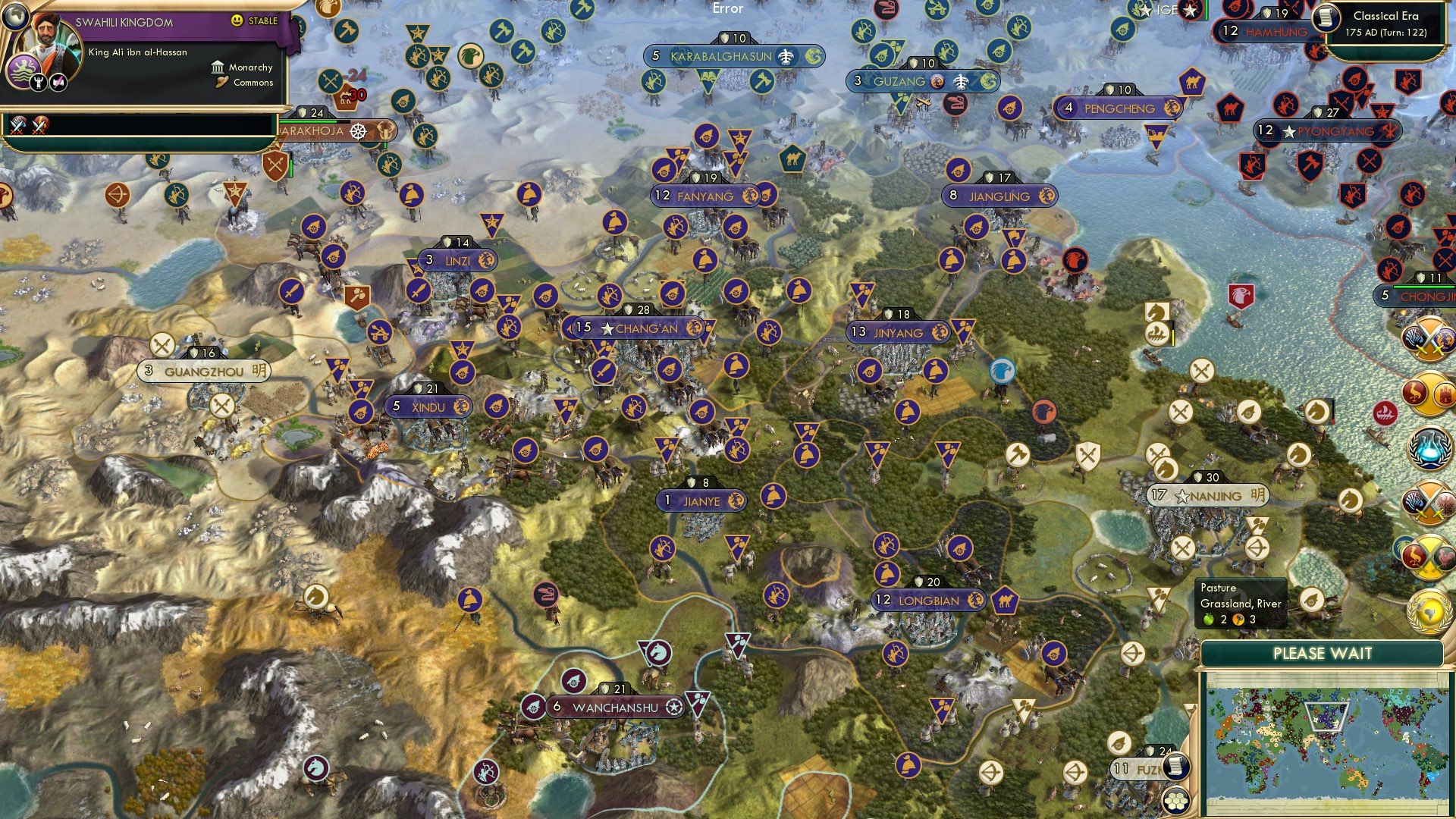Click the red camel caravan icon near Pengcheng
Viewport: 1456px width, 819px height.
[1231, 109]
